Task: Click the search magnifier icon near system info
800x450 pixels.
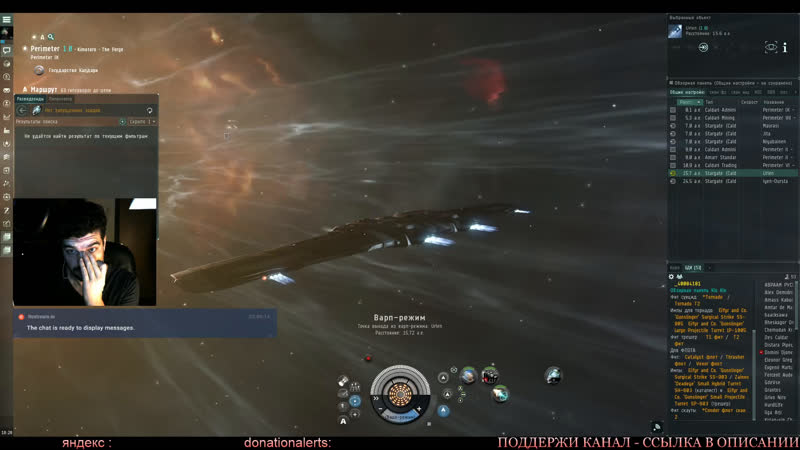Action: point(51,37)
